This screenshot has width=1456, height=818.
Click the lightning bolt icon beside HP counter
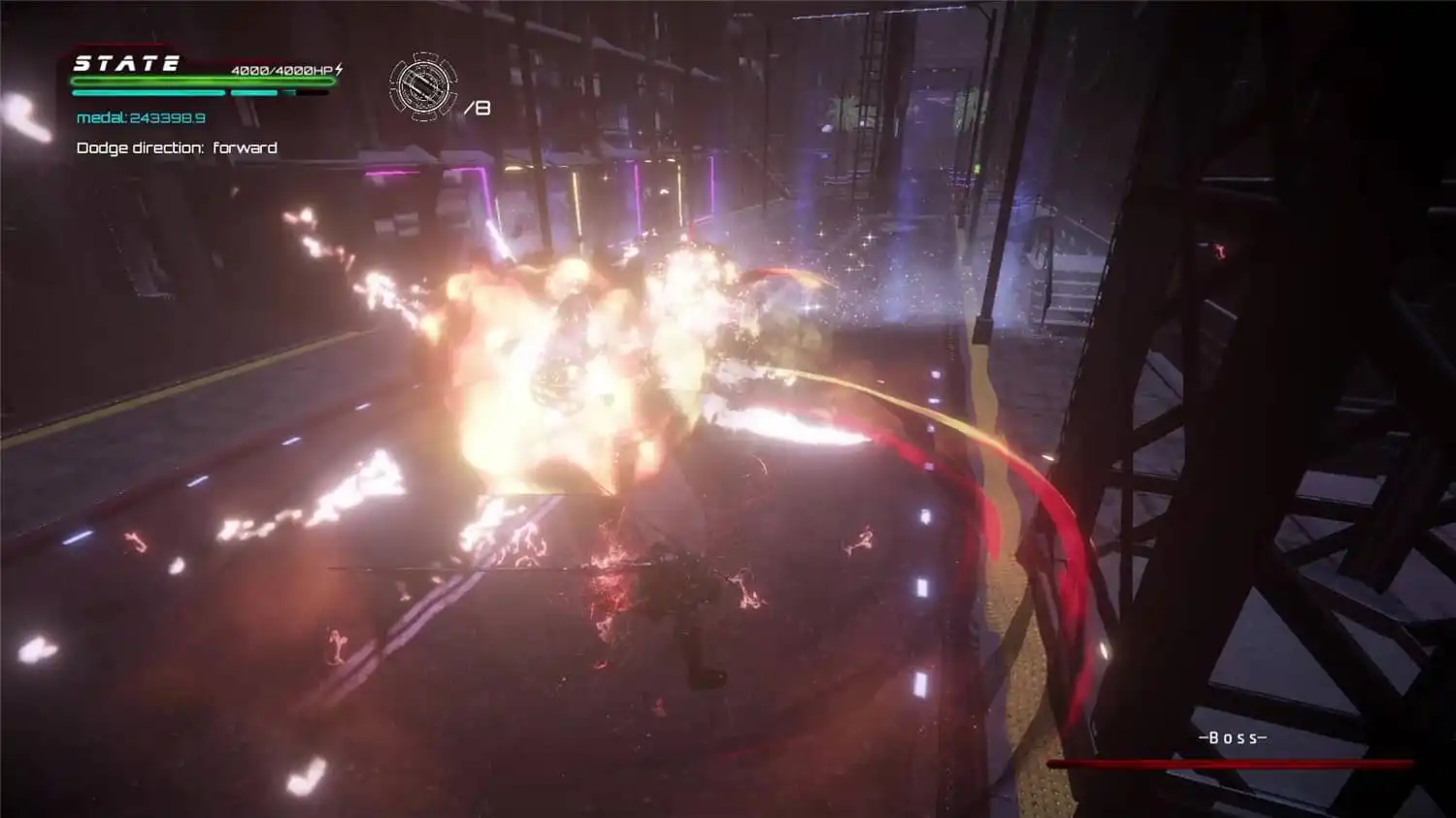(339, 70)
